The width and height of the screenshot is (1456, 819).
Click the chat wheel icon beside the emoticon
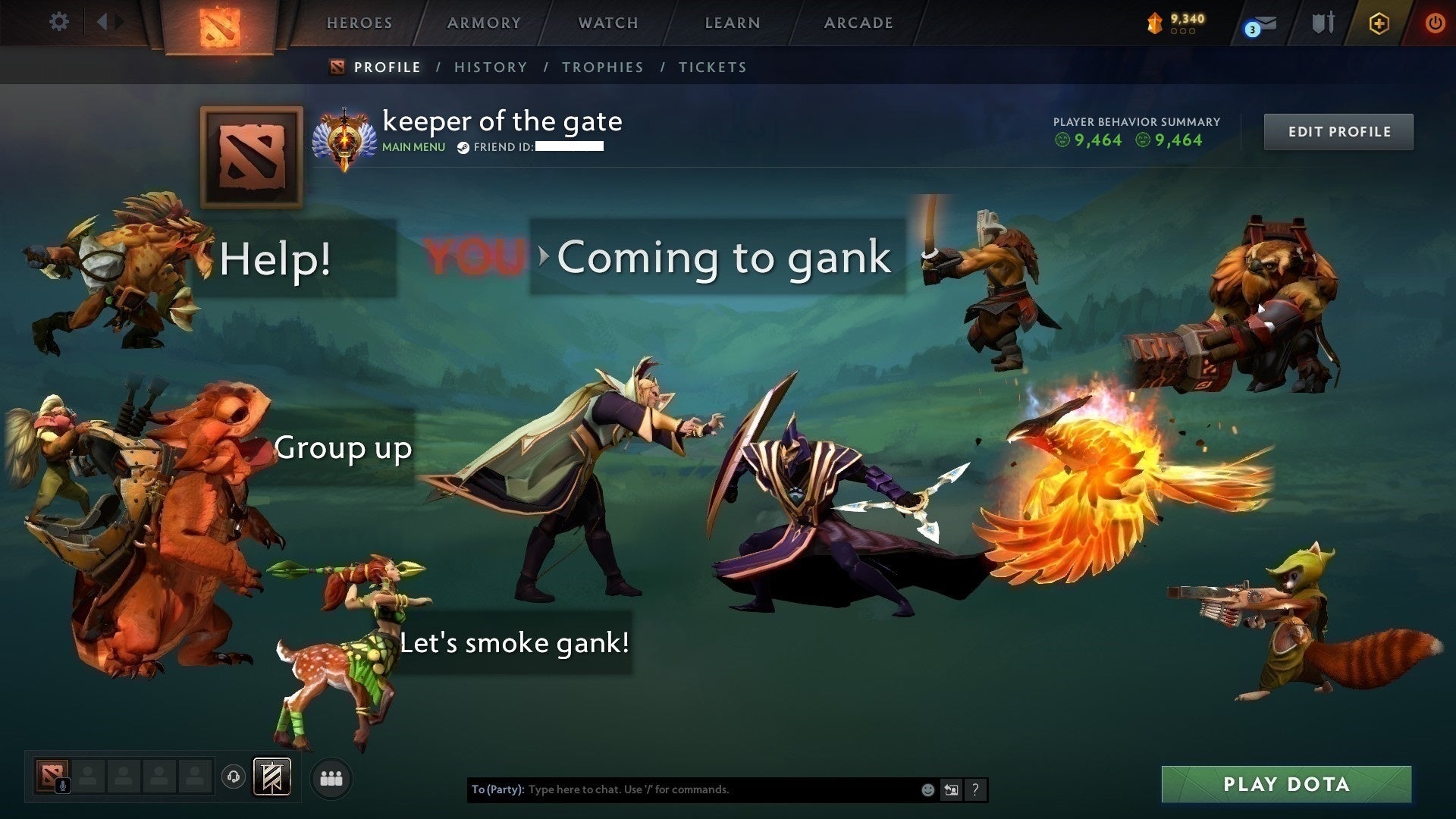951,789
